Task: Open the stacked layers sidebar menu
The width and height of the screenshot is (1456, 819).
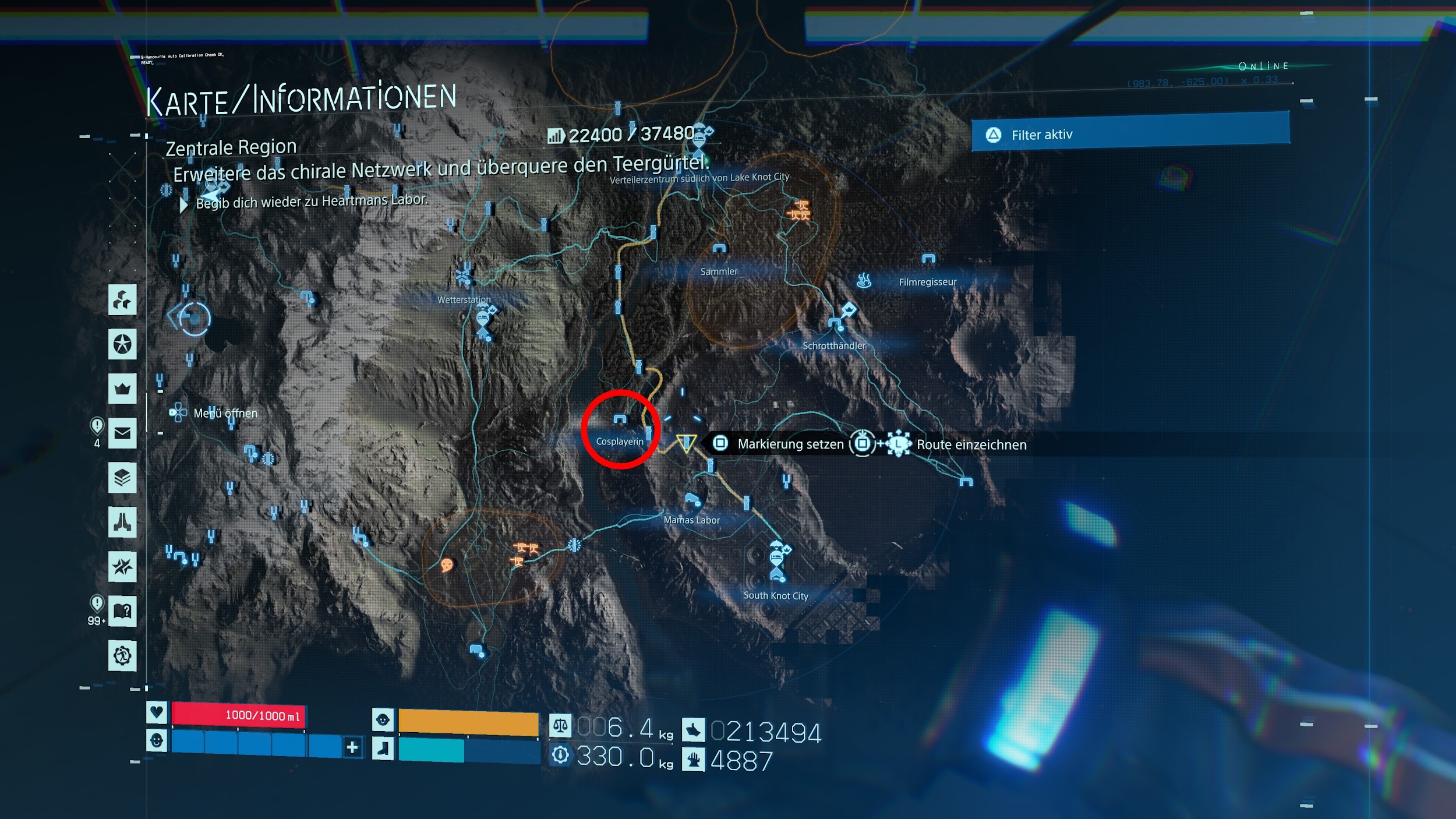Action: click(122, 478)
